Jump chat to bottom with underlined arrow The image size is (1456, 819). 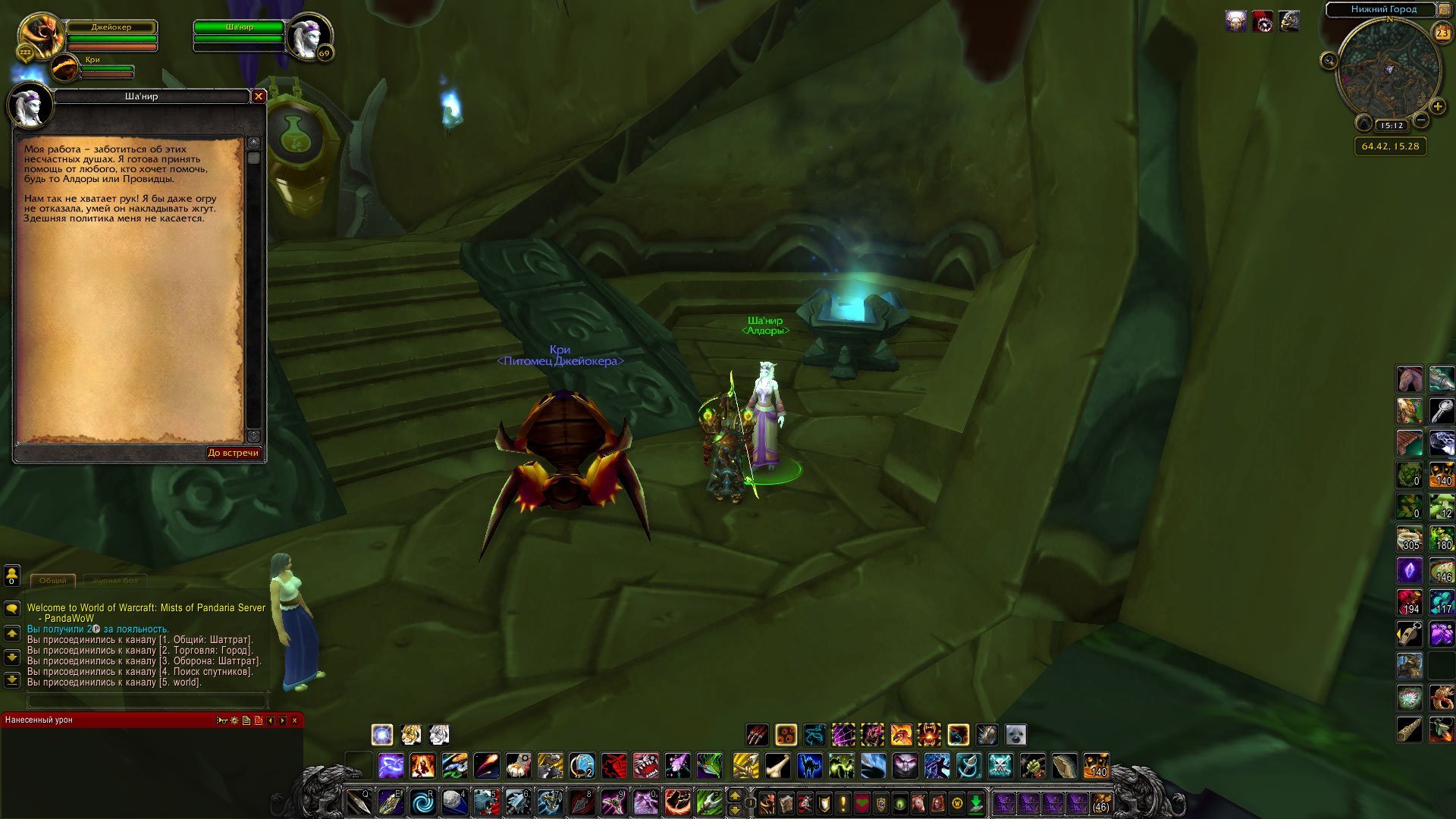tap(12, 680)
